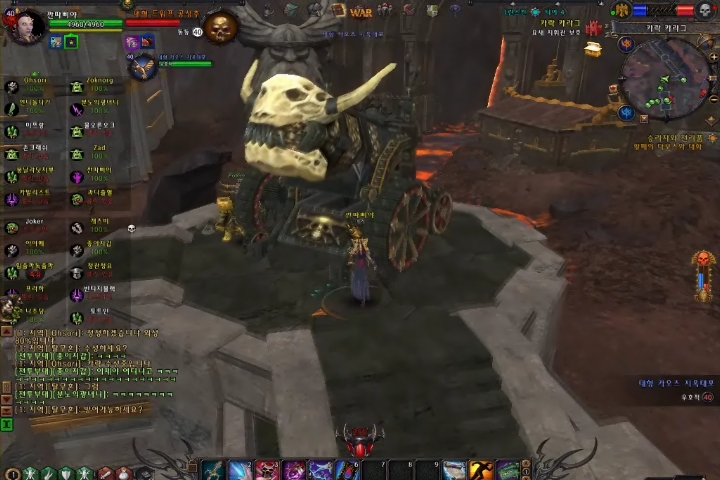Select the skull target portrait
The height and width of the screenshot is (480, 720).
click(219, 27)
